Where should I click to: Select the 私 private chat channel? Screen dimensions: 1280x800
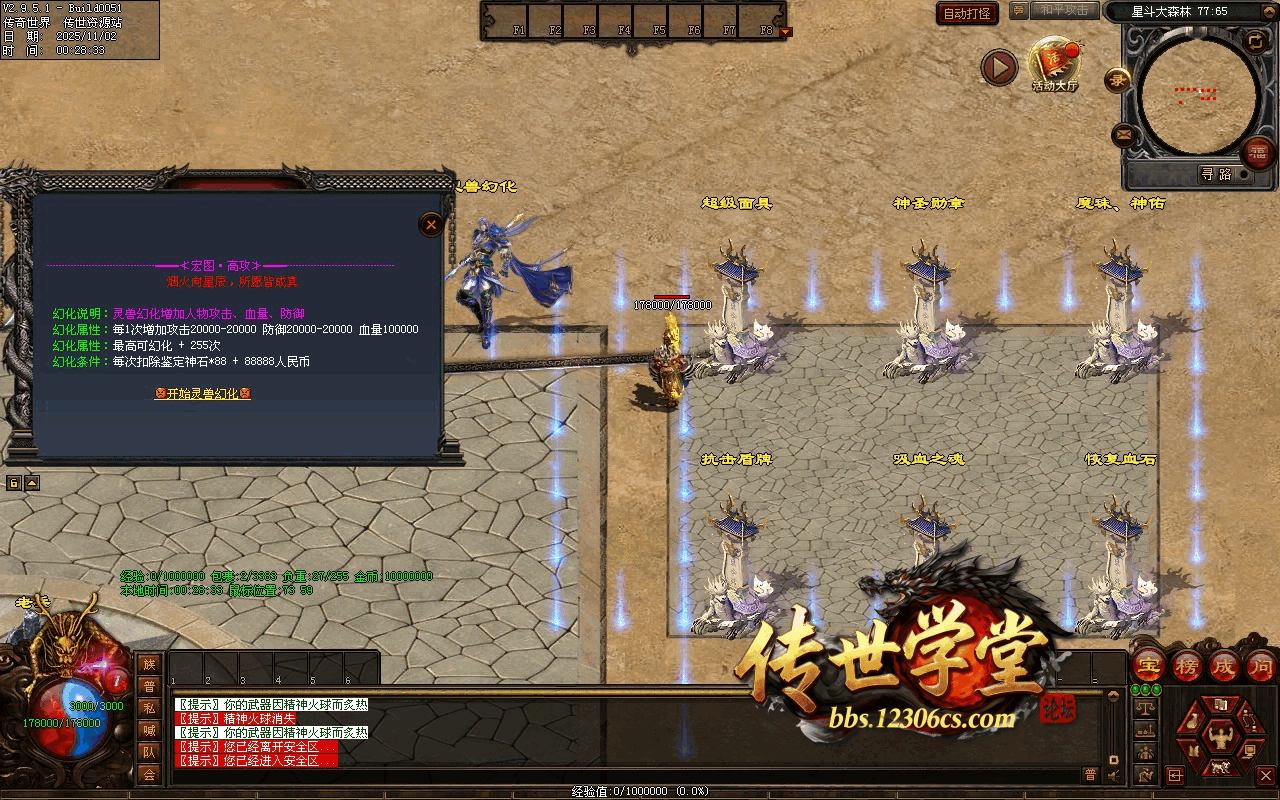[149, 708]
